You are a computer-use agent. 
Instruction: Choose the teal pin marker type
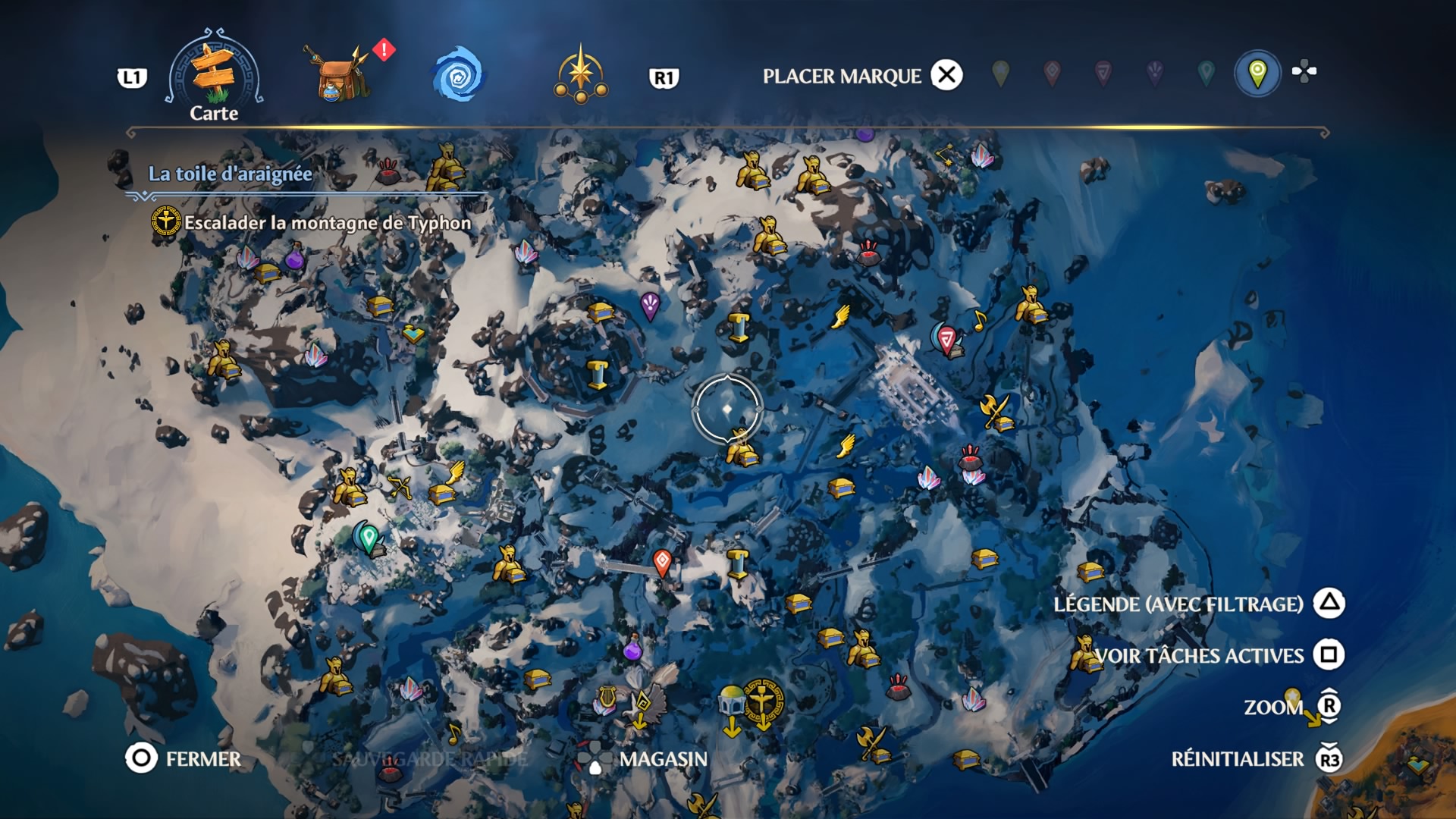pyautogui.click(x=1206, y=74)
